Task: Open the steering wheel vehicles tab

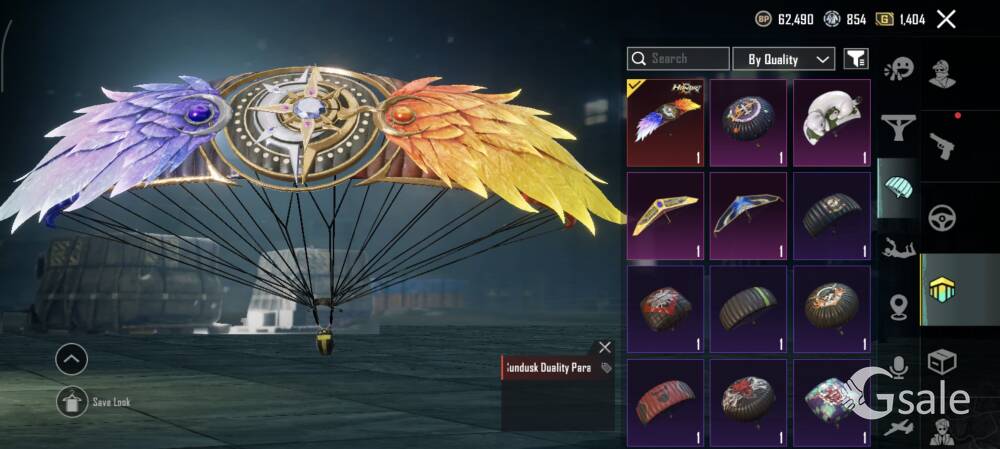Action: click(942, 217)
